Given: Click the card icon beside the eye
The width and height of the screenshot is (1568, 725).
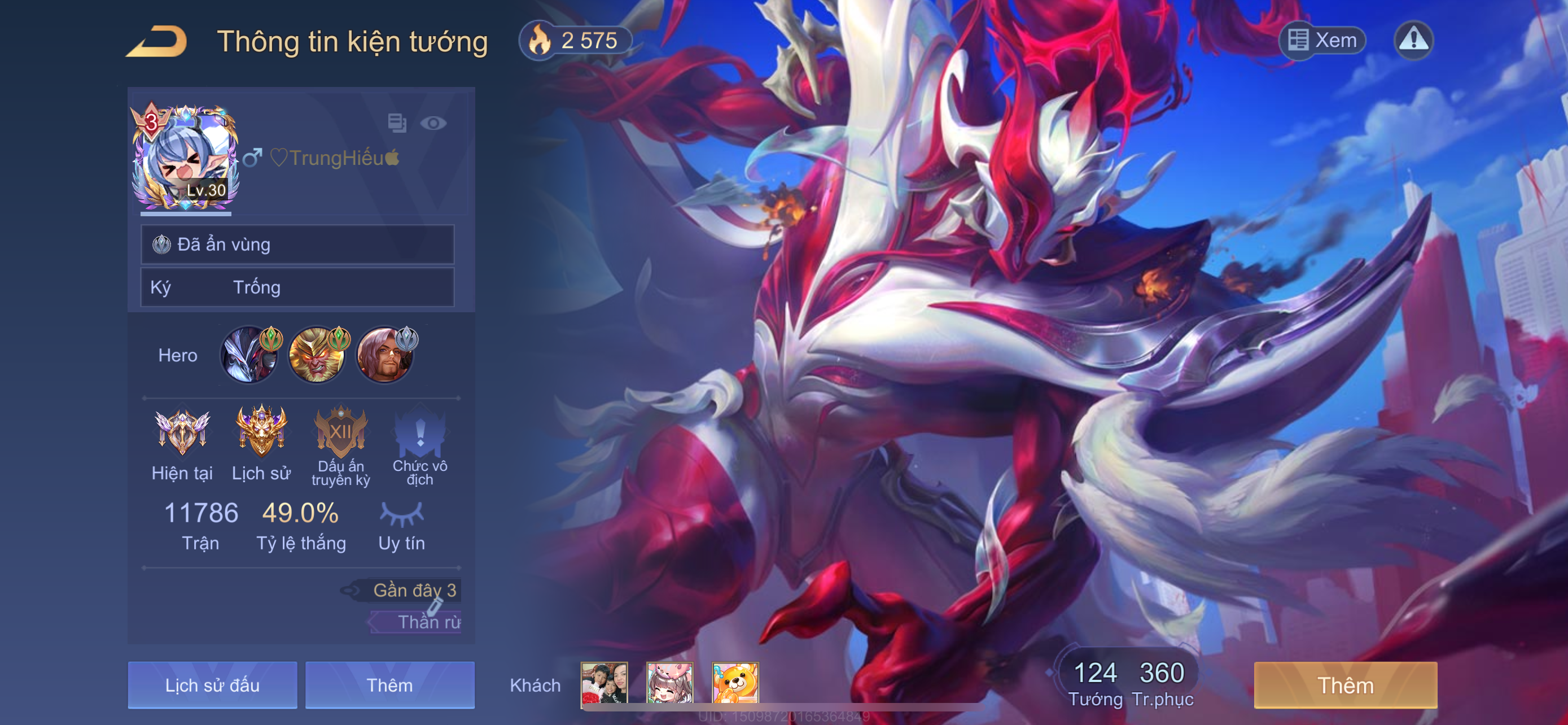Looking at the screenshot, I should 397,123.
